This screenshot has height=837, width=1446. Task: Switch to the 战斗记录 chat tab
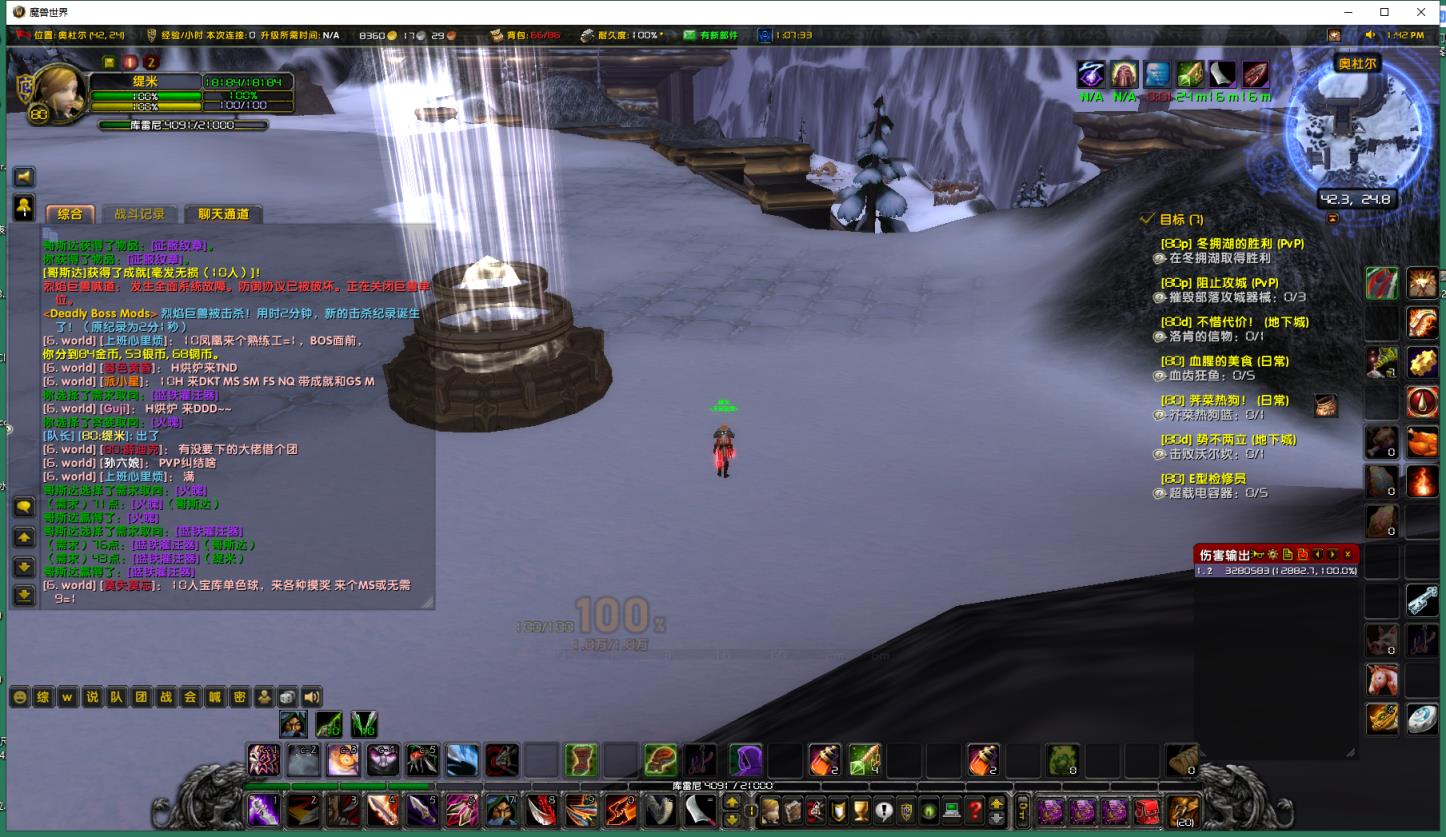[x=139, y=214]
